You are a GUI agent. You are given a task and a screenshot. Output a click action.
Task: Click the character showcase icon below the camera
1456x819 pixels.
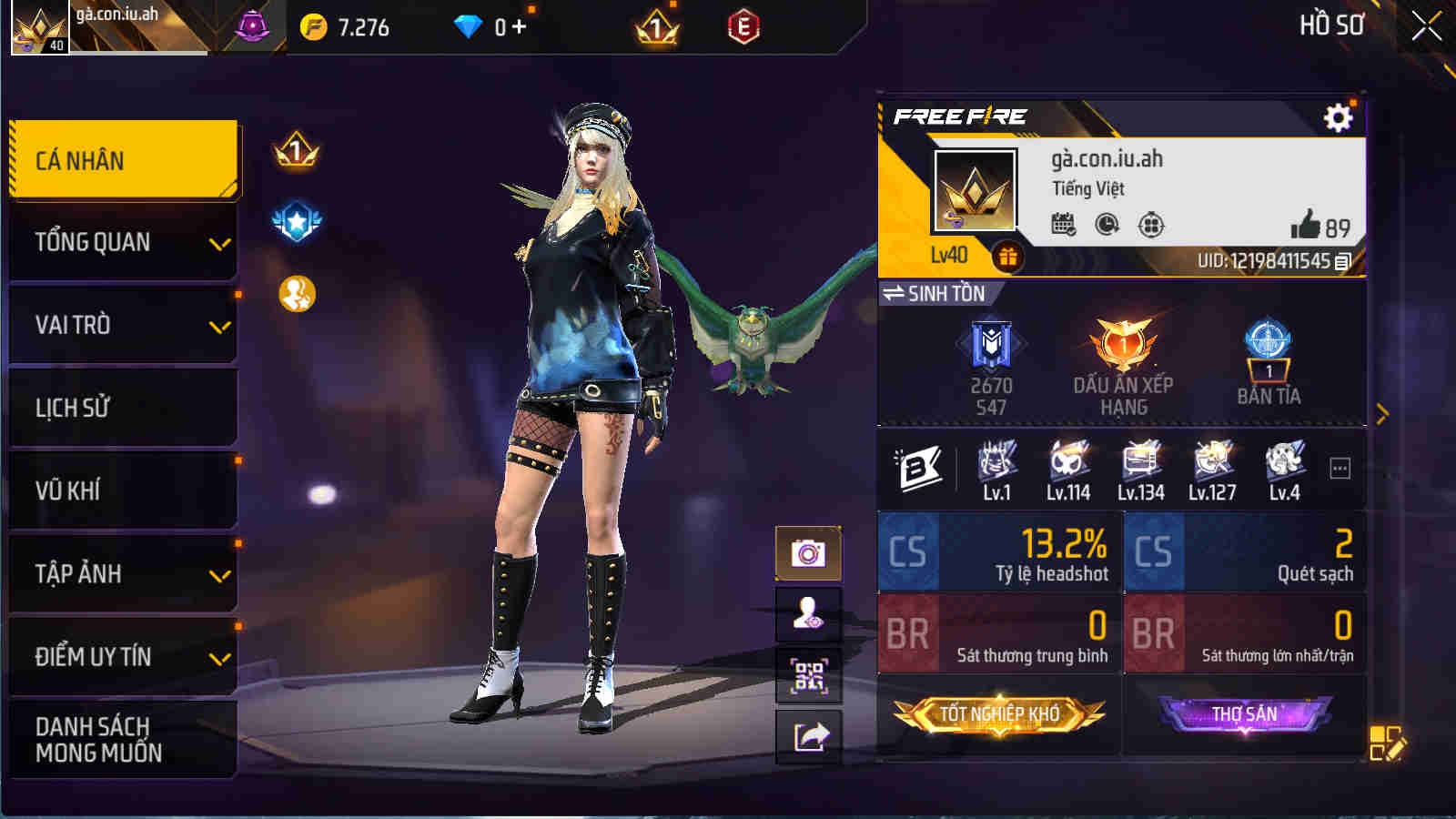[x=808, y=615]
